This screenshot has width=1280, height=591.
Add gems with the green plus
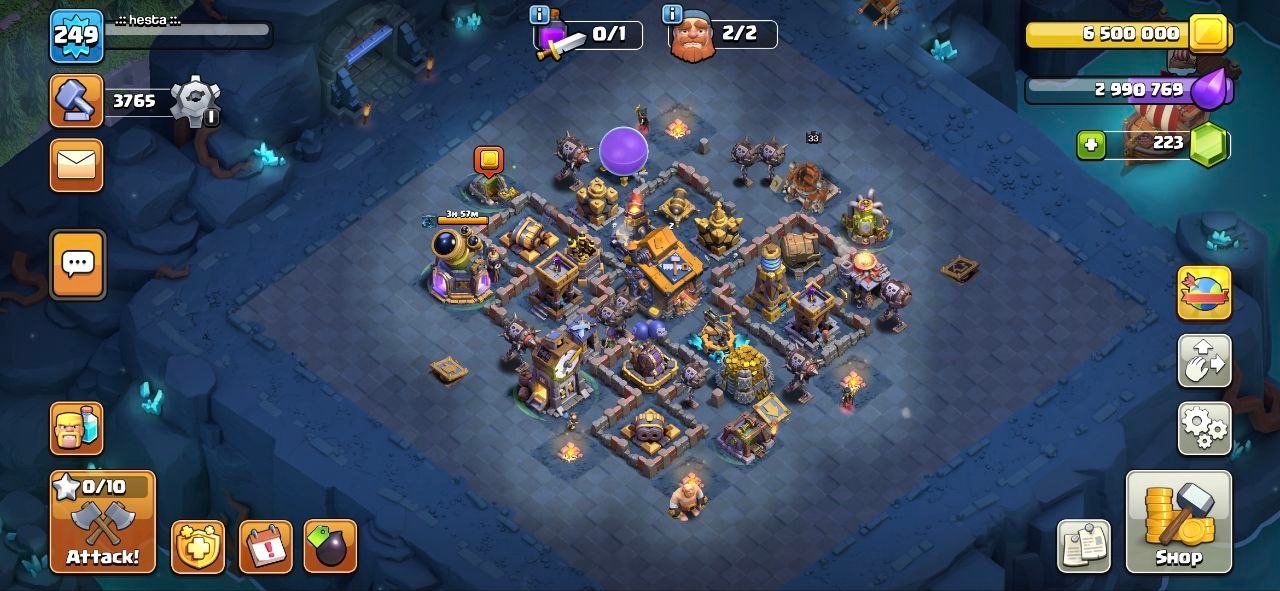tap(1091, 145)
